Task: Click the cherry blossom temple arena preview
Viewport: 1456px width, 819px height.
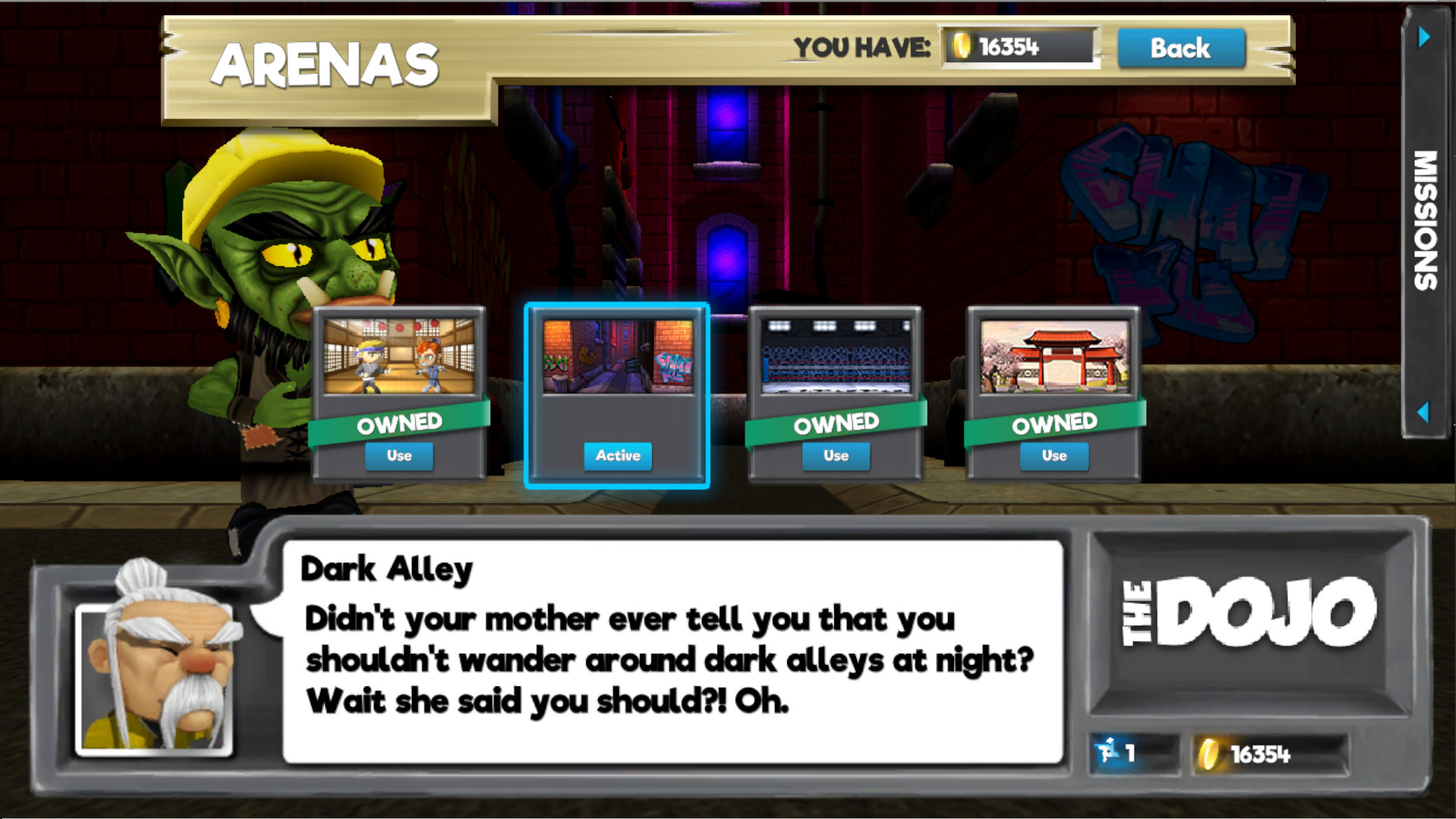Action: point(1054,355)
